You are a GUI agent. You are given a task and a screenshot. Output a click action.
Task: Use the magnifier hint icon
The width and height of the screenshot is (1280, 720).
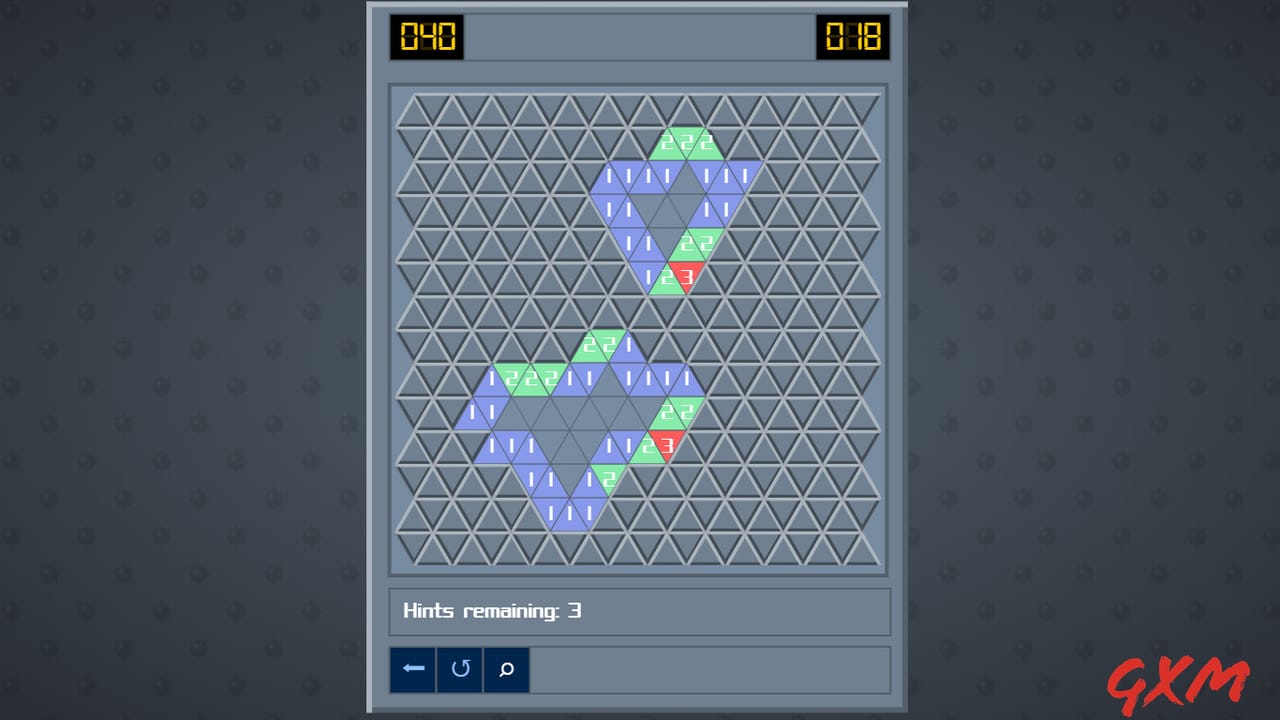[x=506, y=670]
